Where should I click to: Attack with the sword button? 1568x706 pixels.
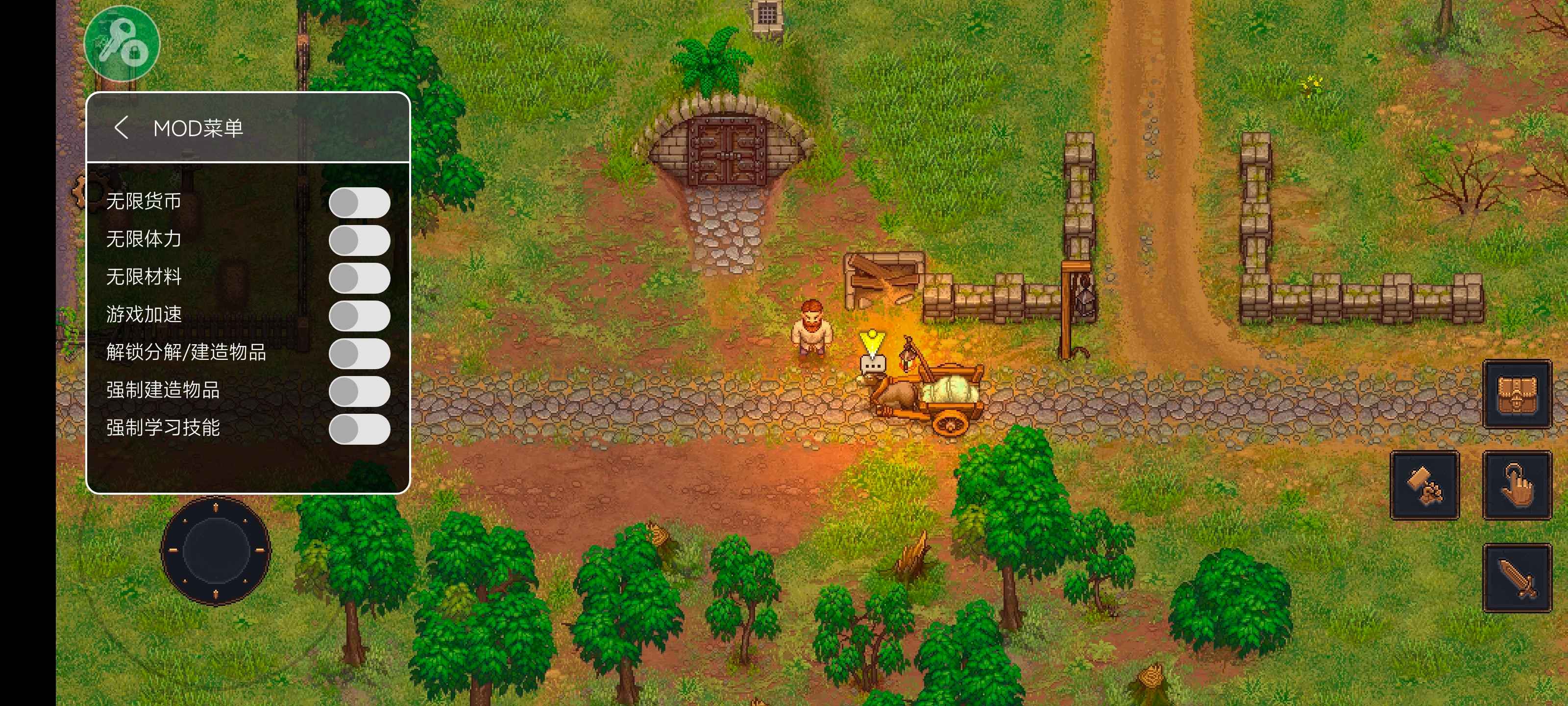click(1516, 578)
